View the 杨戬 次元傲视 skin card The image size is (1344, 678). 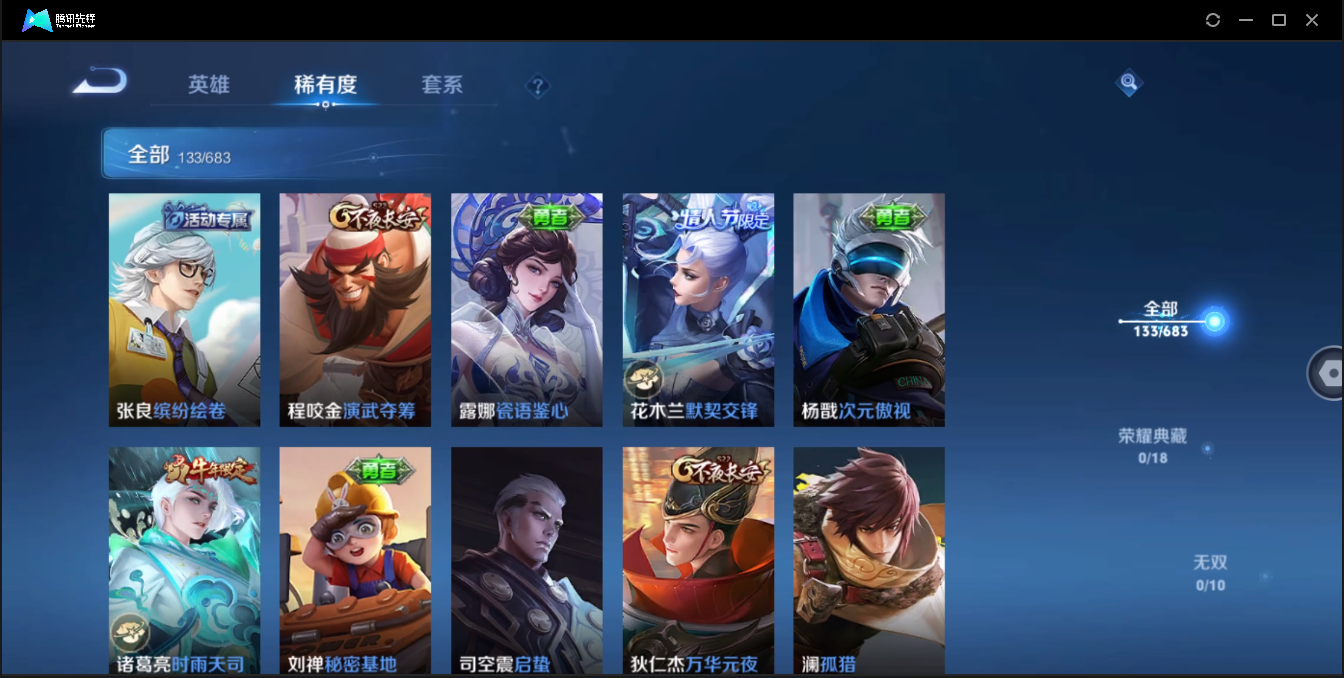(x=869, y=310)
